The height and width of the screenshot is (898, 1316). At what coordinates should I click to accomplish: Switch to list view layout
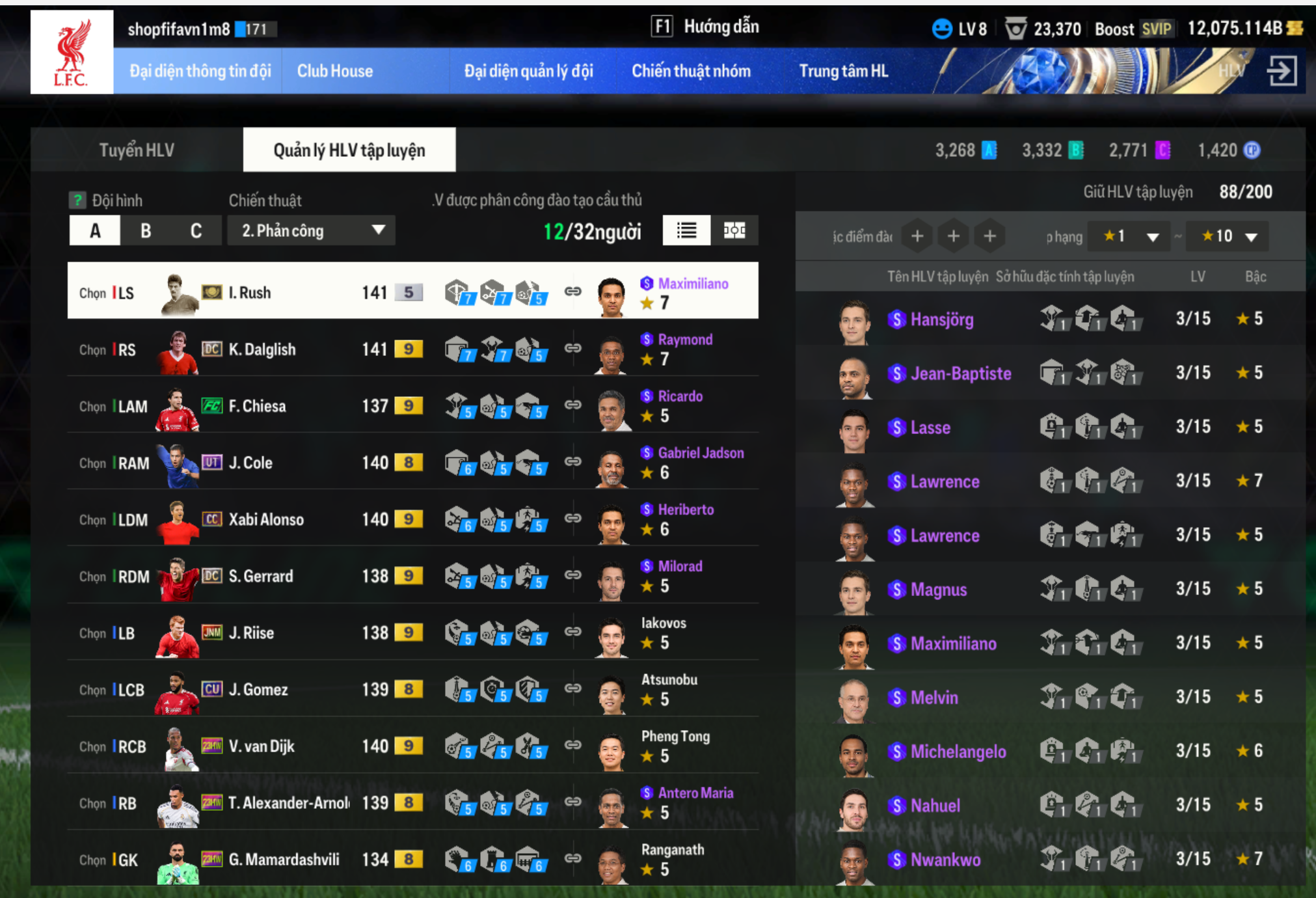(x=686, y=230)
